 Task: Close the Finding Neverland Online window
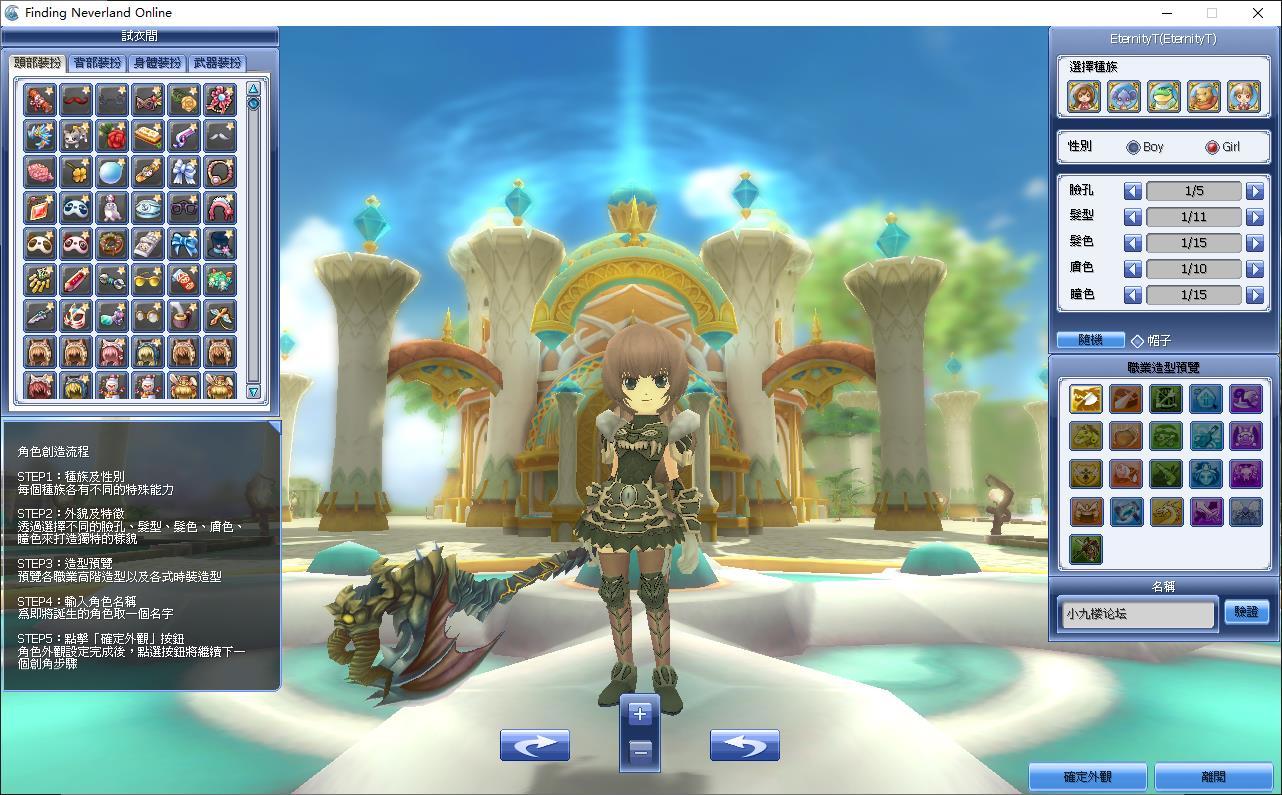1258,13
